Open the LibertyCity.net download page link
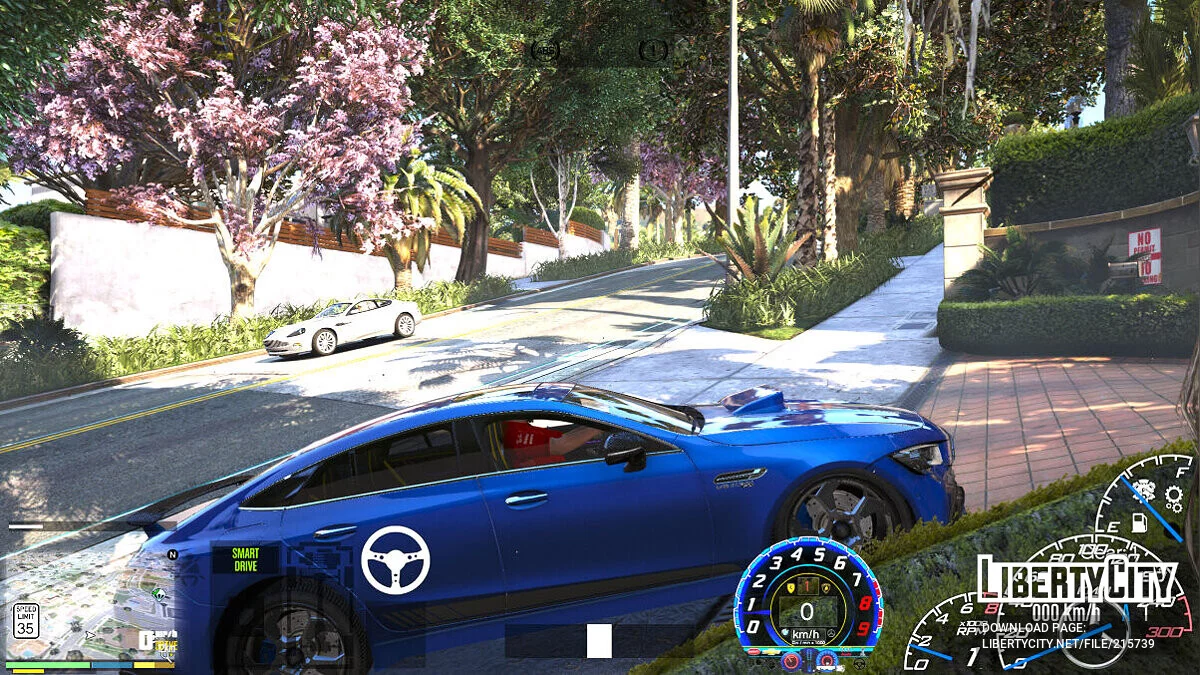Viewport: 1200px width, 675px height. 1068,635
